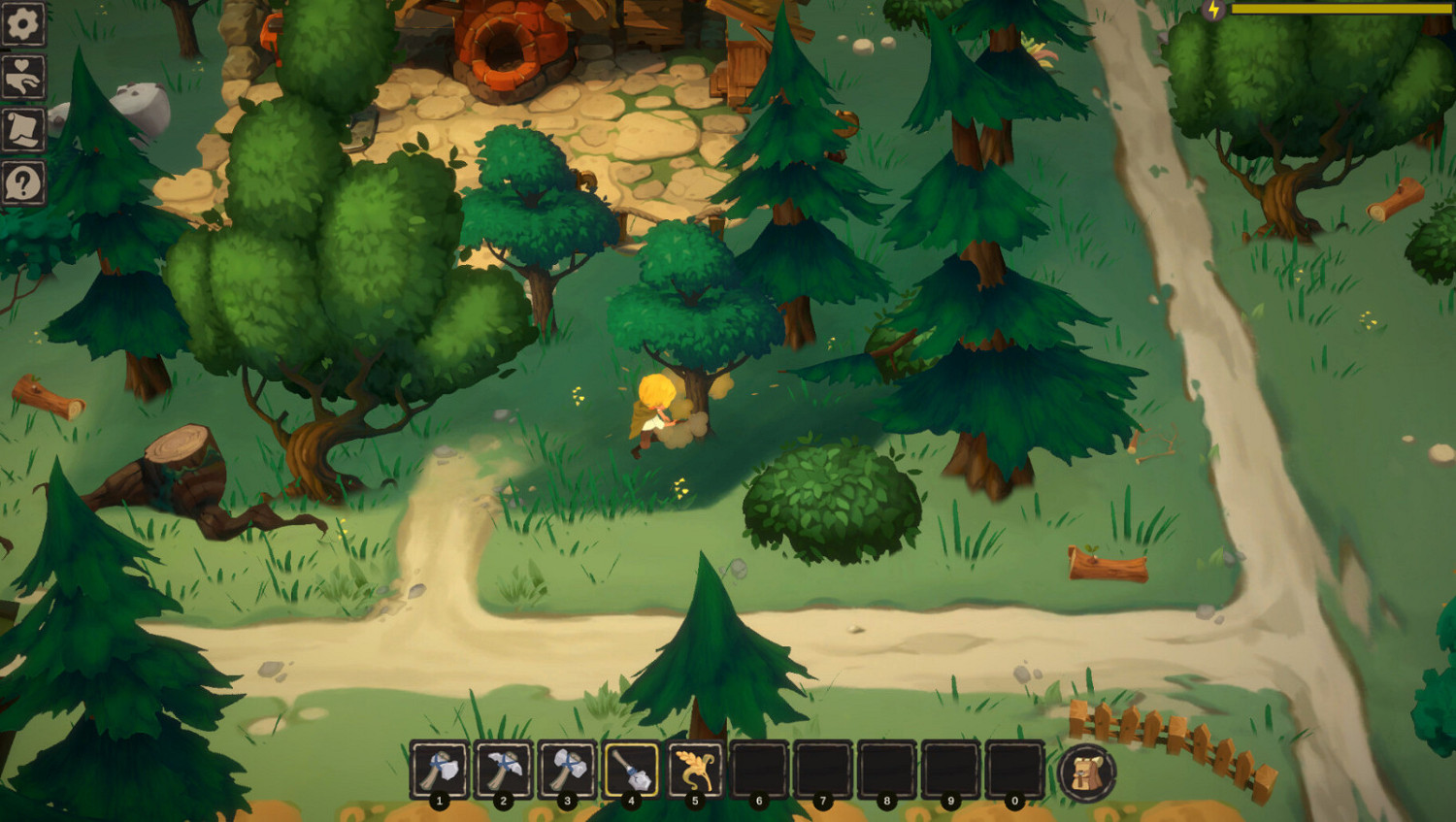The image size is (1456, 822).
Task: Select the axe in hotbar slot 1
Action: (x=442, y=770)
